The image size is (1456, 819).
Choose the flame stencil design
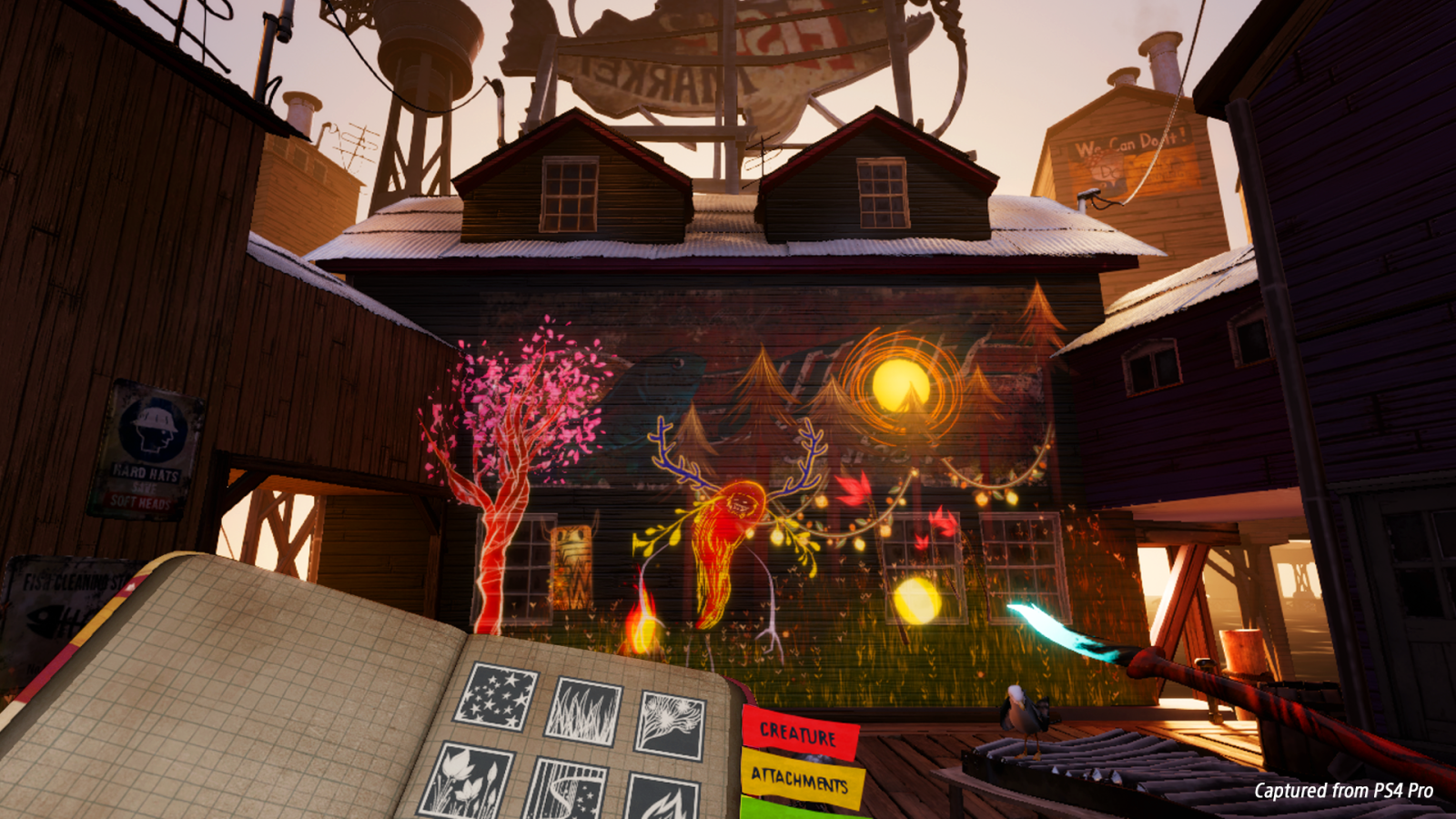coord(662,804)
